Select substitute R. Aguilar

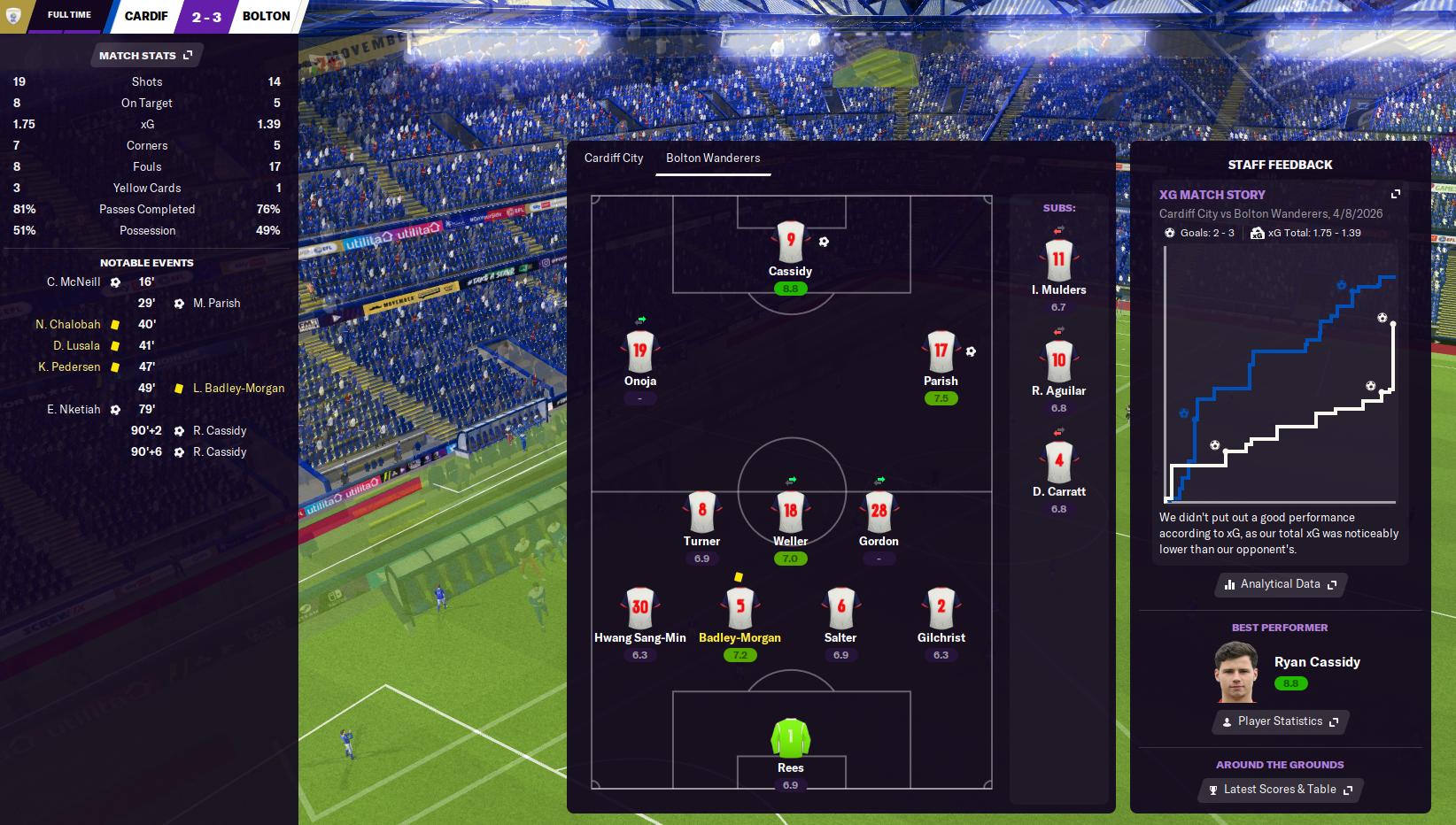pos(1058,361)
